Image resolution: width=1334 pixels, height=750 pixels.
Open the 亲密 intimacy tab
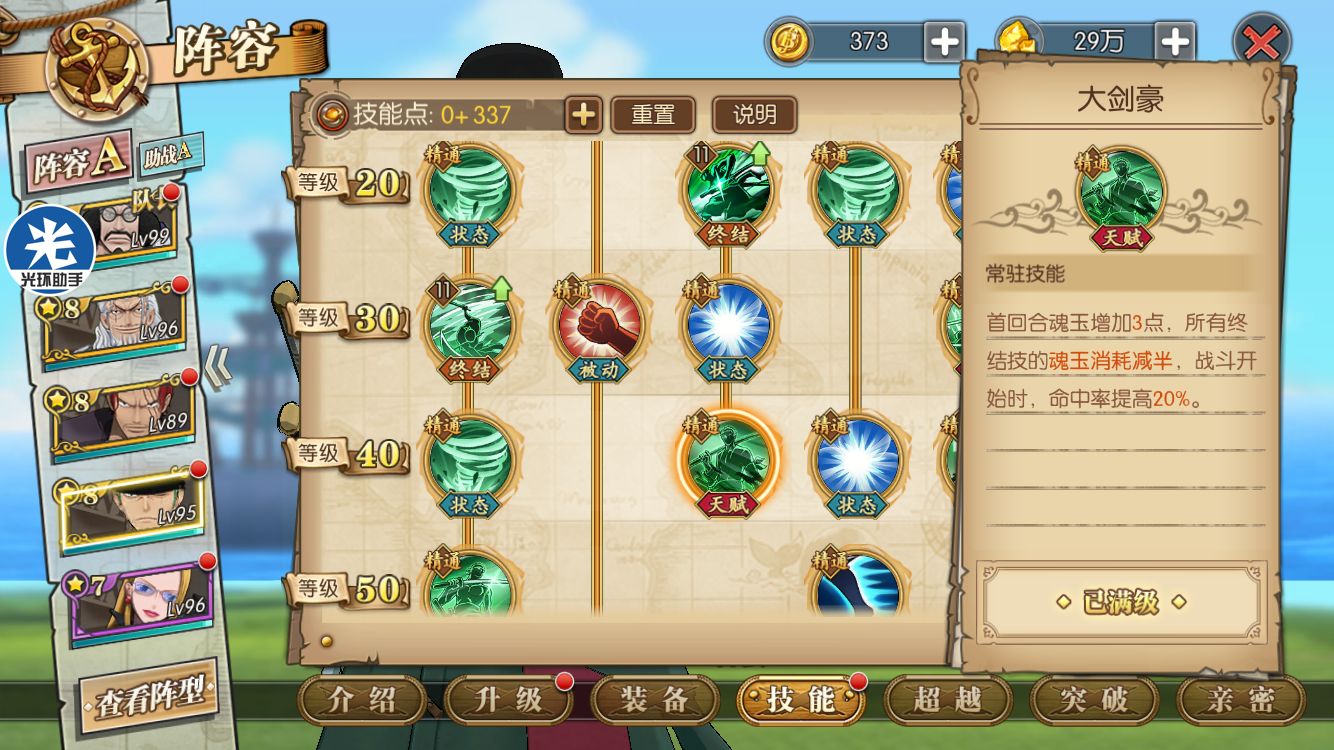(1240, 701)
